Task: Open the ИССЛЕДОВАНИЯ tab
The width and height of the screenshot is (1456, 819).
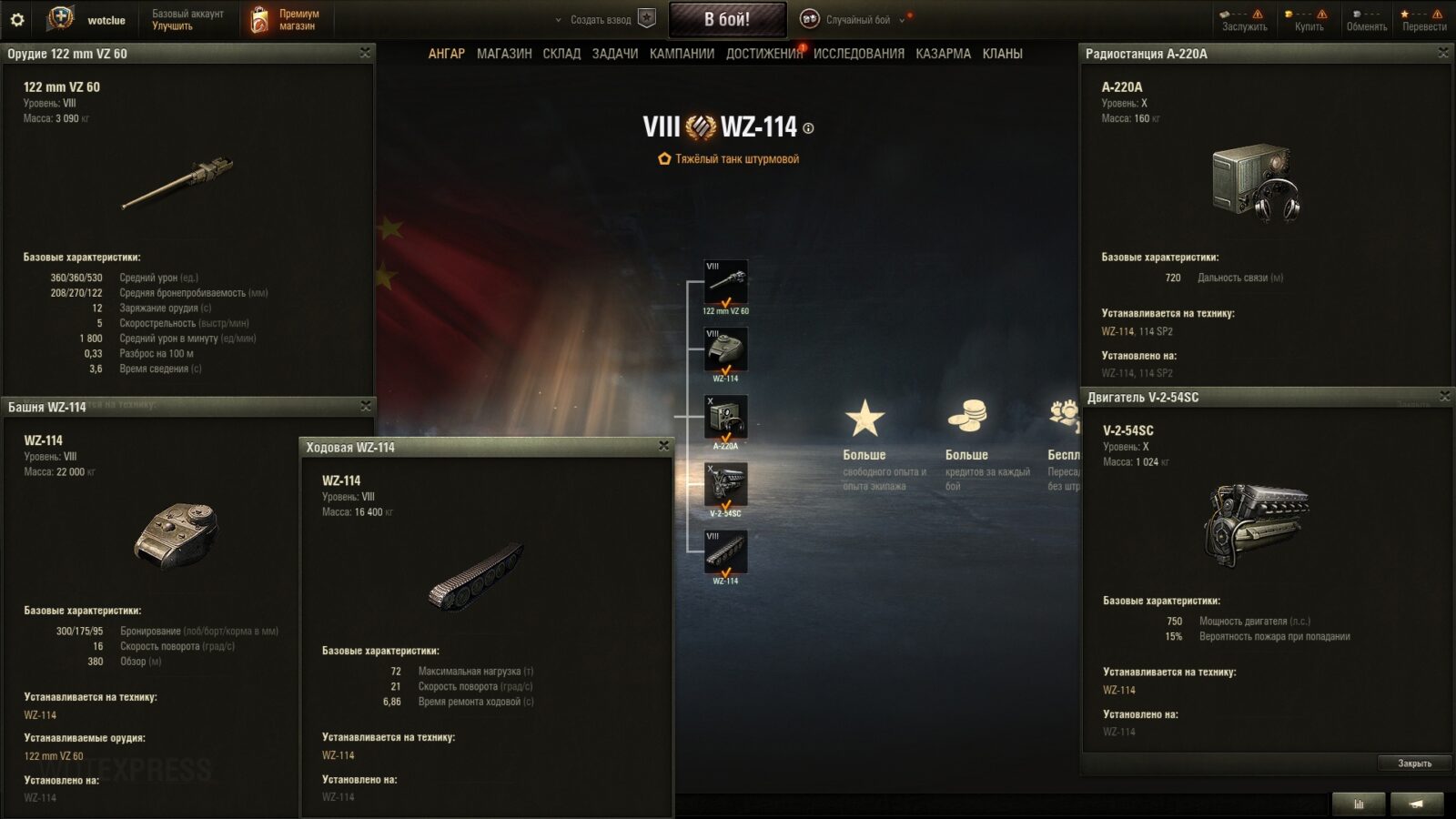Action: (858, 54)
